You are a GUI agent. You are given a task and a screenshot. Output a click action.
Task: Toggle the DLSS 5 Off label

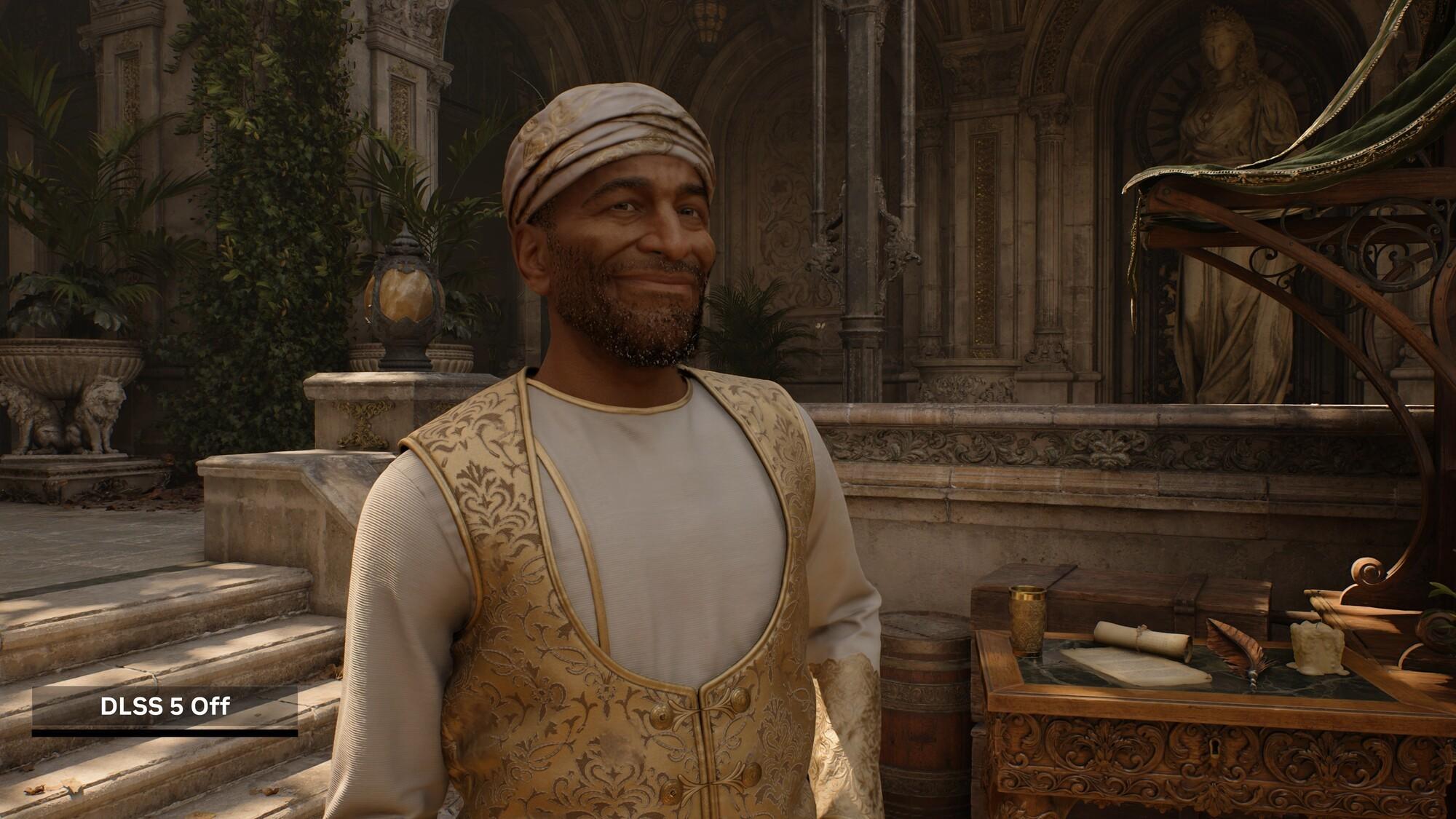(165, 706)
